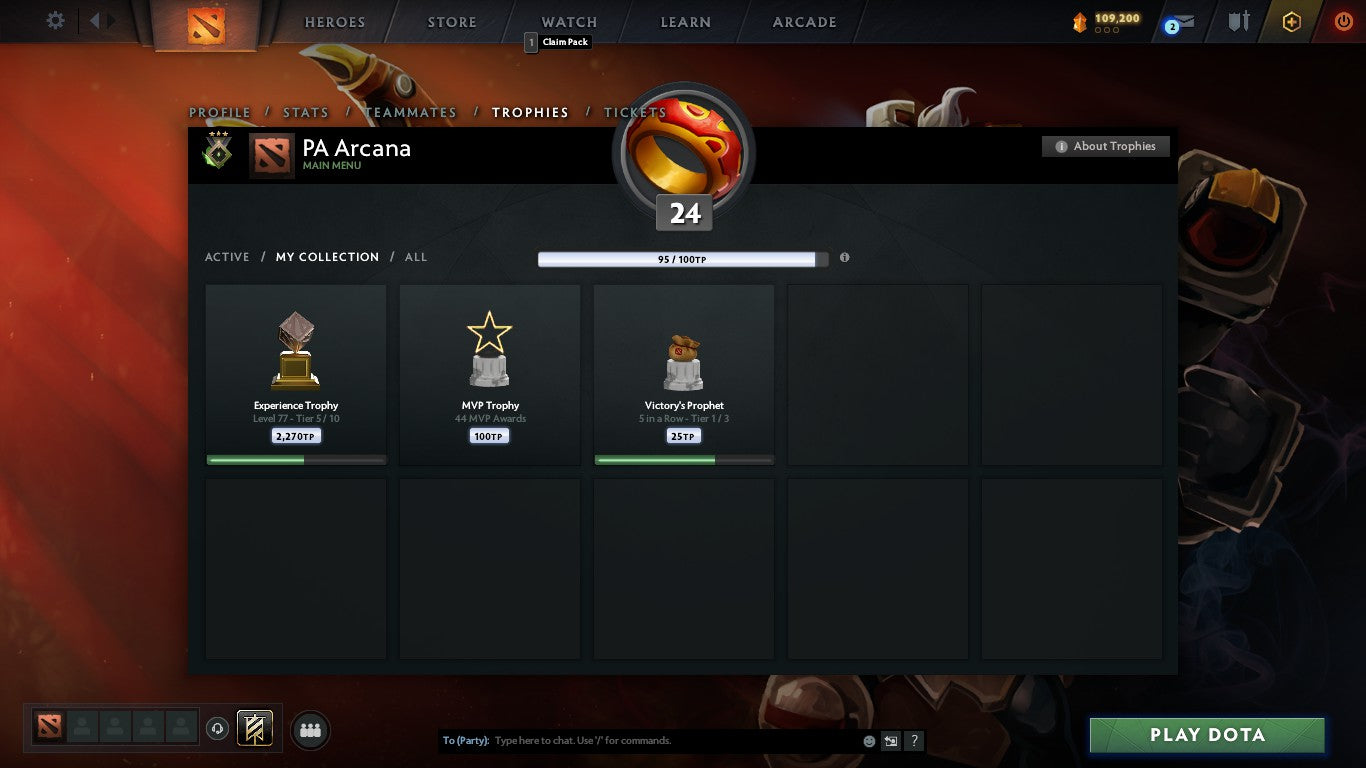Open the Armory shield and sword icon
Image resolution: width=1366 pixels, height=768 pixels.
tap(1237, 21)
